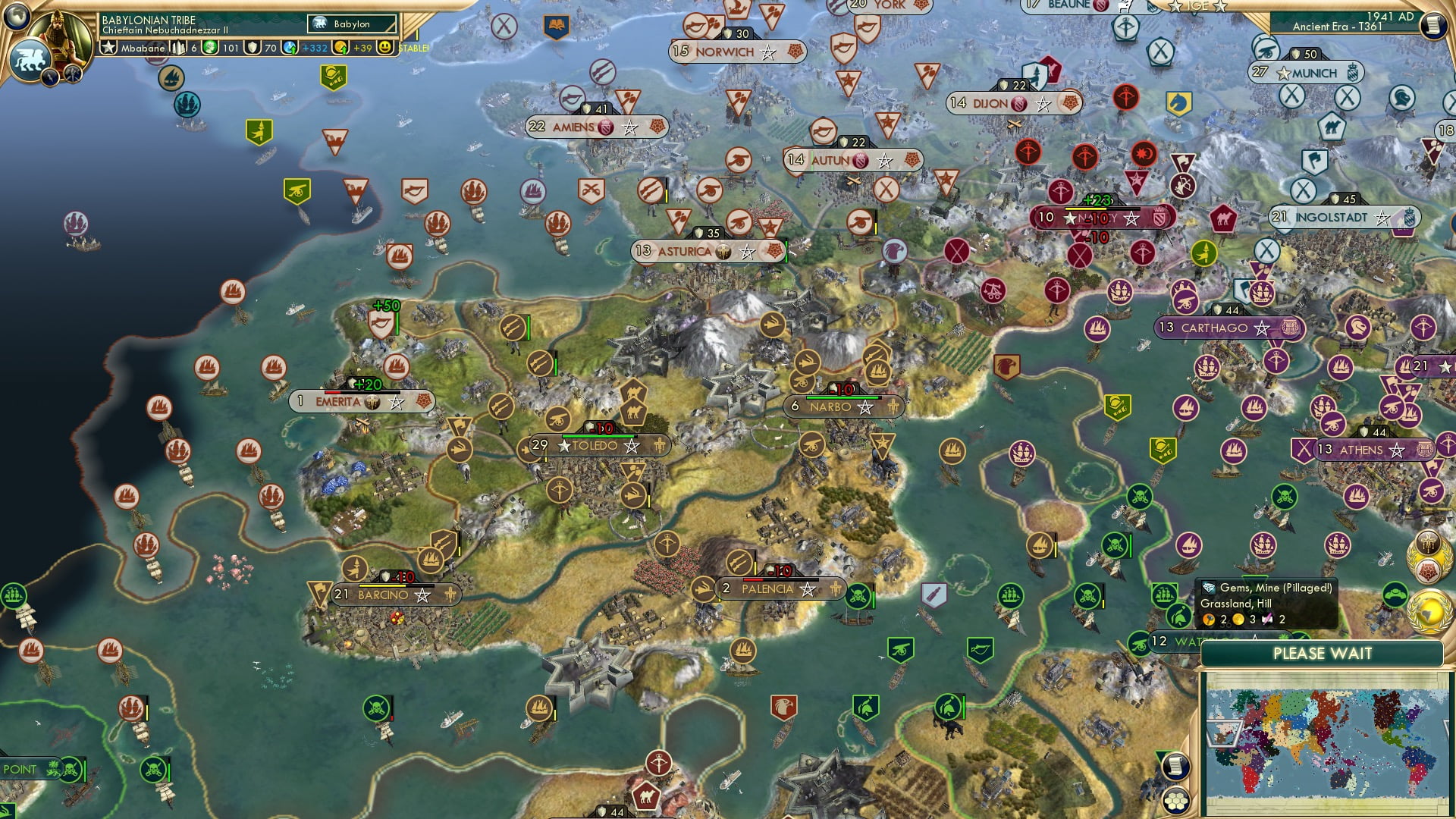Open the Babylon civilization selector
The height and width of the screenshot is (819, 1456).
(x=353, y=24)
